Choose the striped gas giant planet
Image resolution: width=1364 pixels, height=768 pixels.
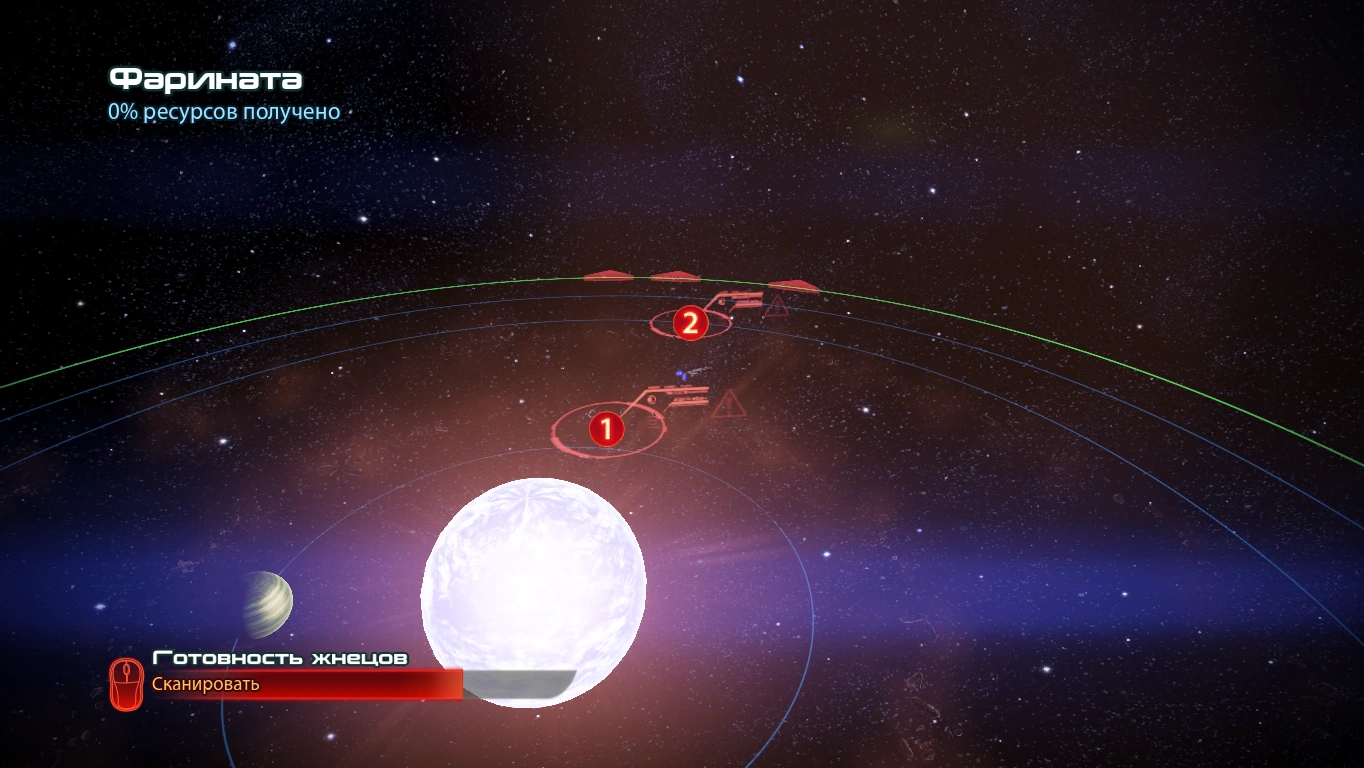266,604
